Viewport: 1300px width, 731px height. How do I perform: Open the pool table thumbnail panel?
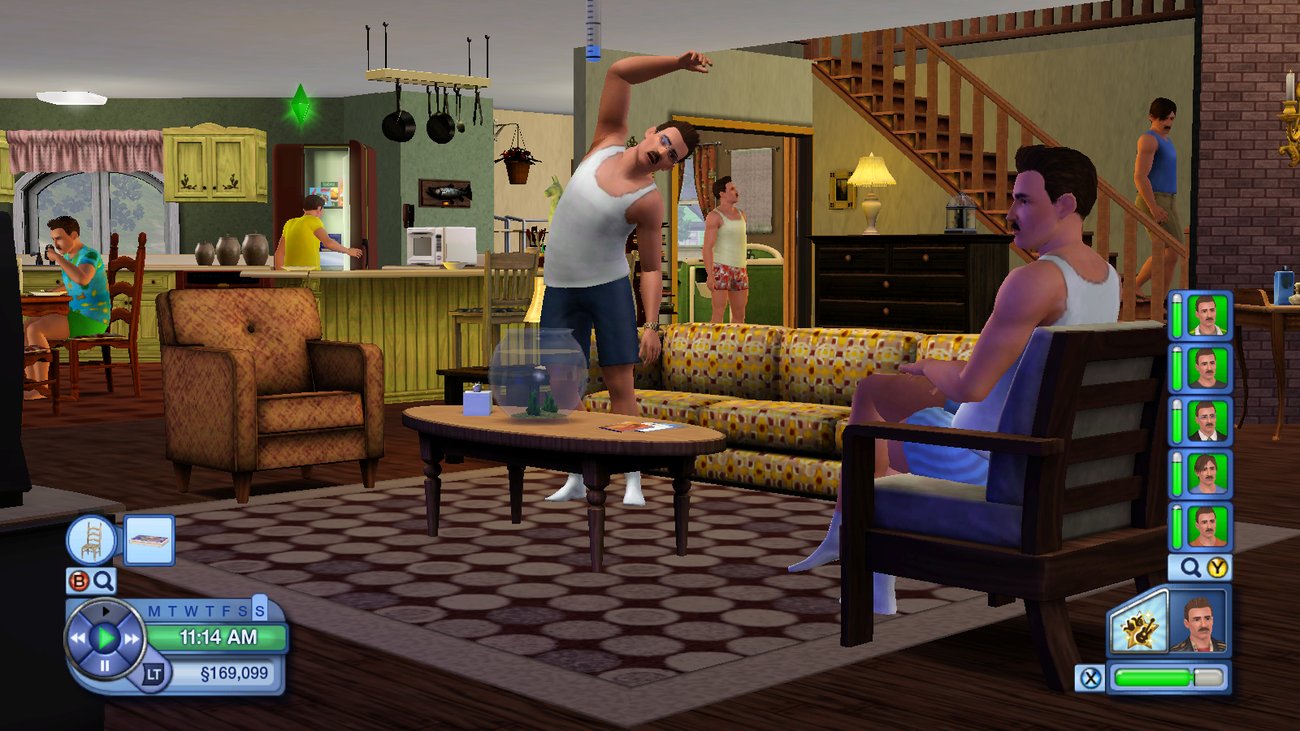click(x=150, y=541)
